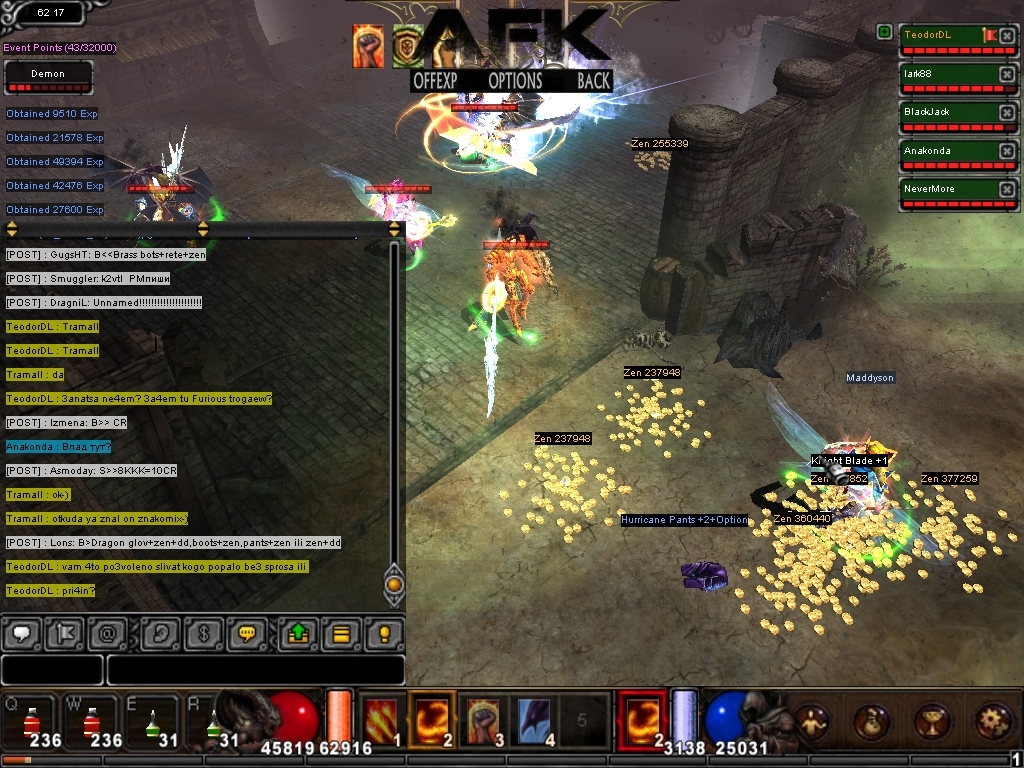The width and height of the screenshot is (1024, 768).
Task: Toggle the ear whisper button
Action: click(160, 633)
